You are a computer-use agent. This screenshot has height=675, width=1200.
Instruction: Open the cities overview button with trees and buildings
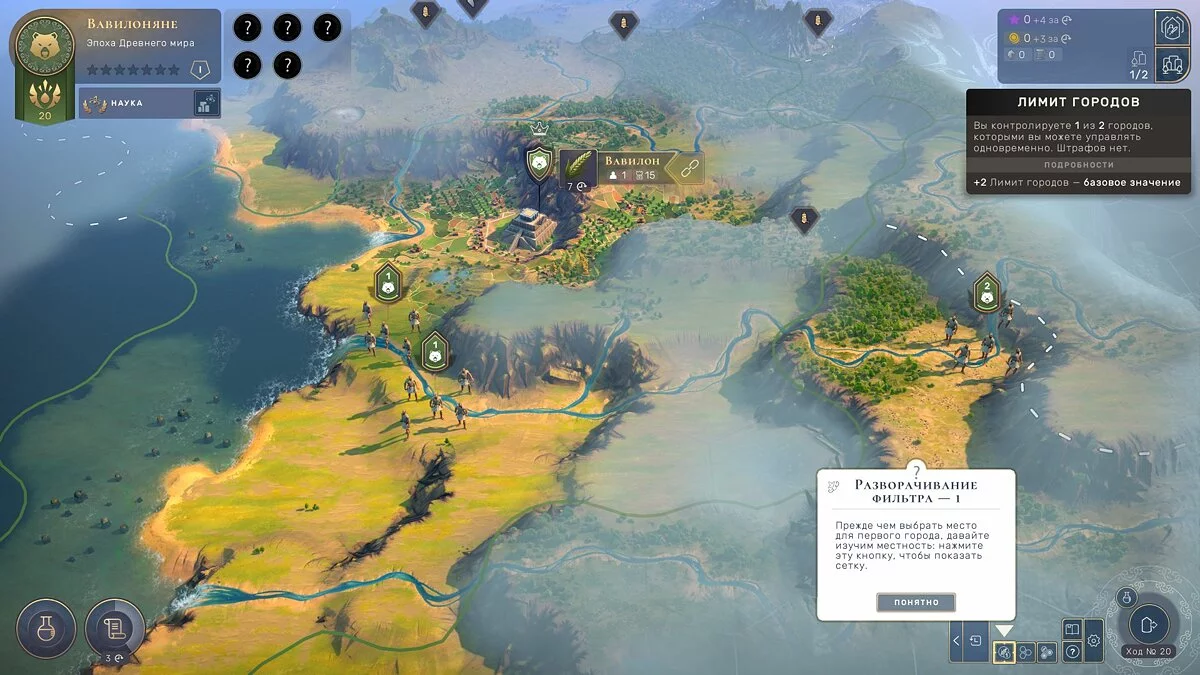click(1171, 65)
